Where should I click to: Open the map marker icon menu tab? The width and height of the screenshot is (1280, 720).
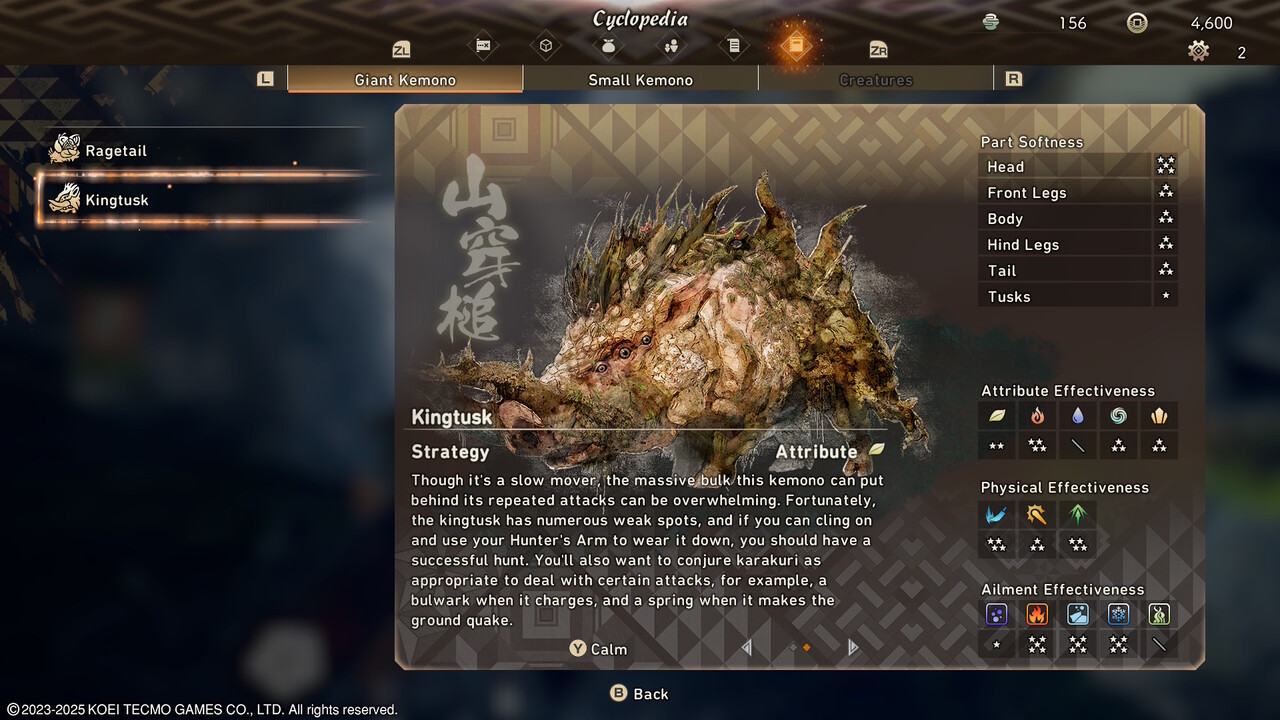point(483,46)
